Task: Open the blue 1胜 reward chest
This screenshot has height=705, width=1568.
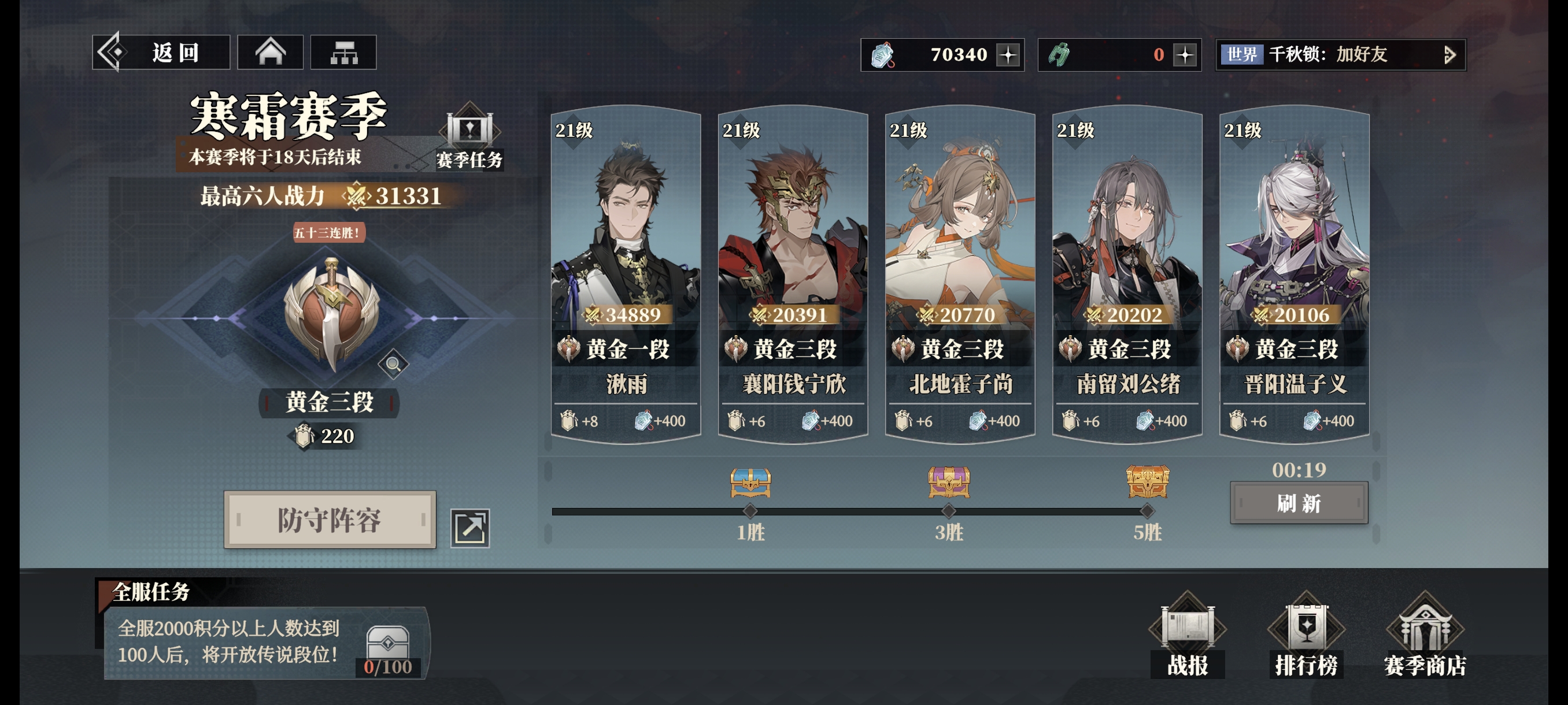Action: [750, 483]
